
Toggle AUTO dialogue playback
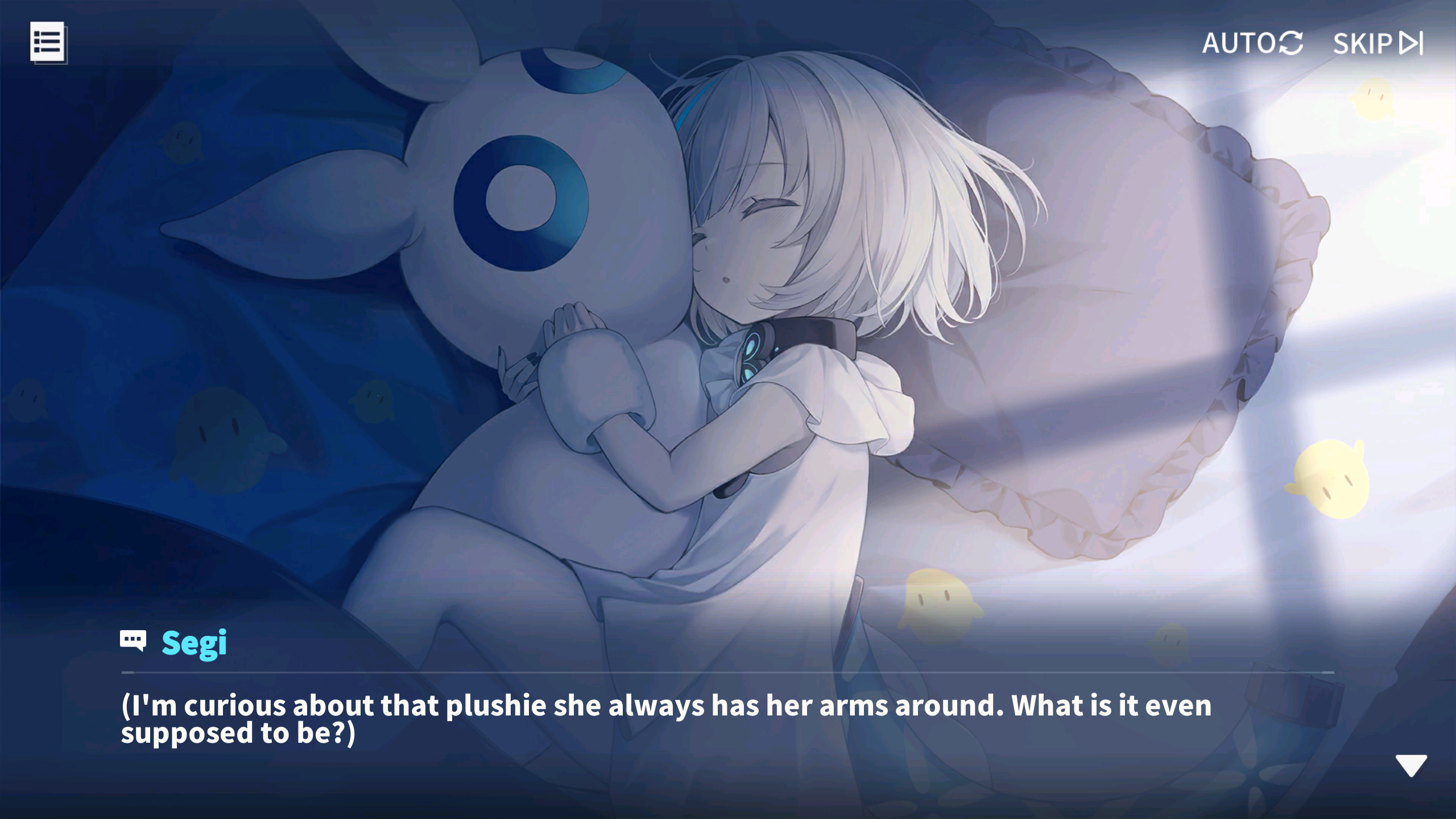coord(1252,43)
